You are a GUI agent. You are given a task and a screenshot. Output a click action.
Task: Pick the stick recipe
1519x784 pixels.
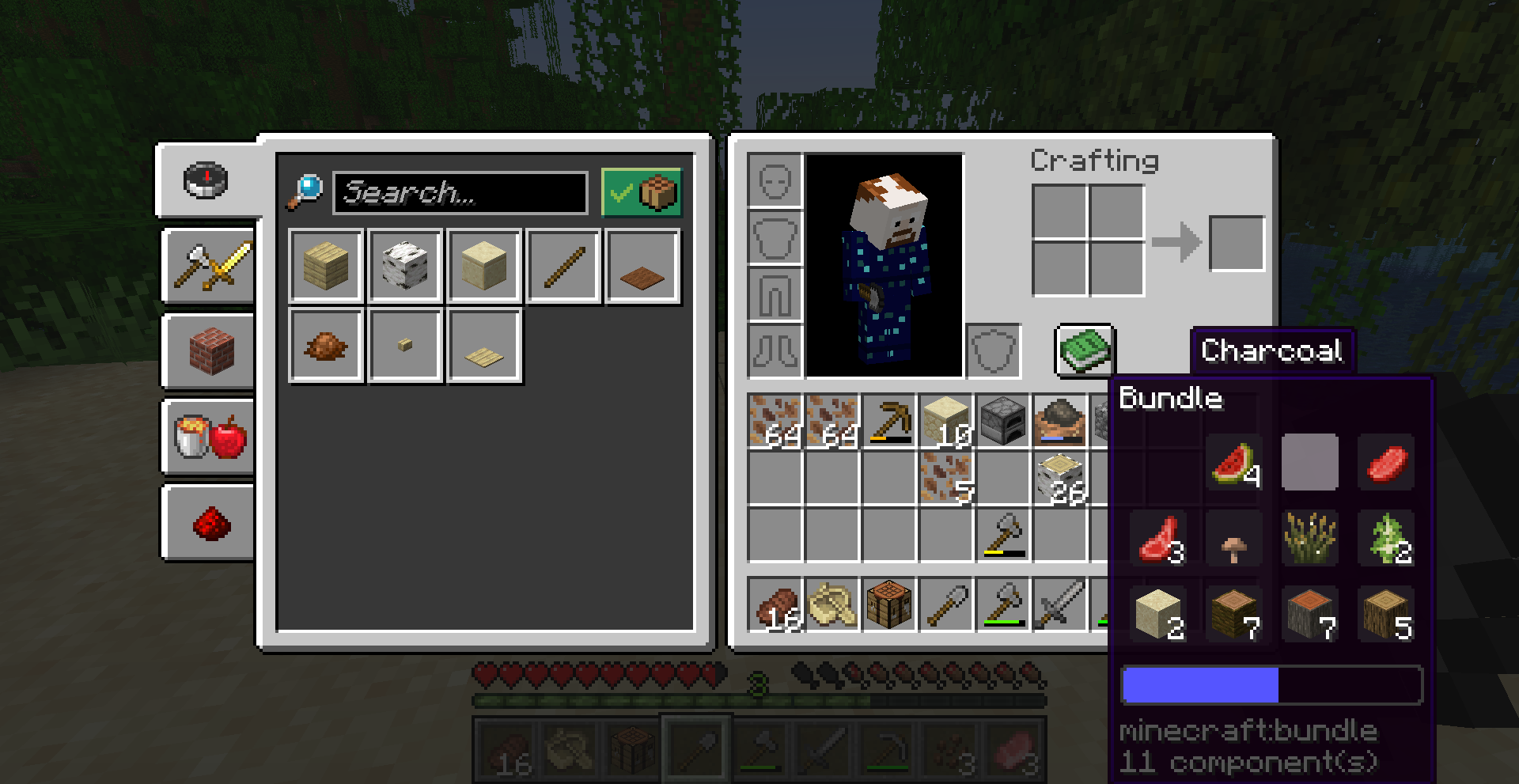click(563, 267)
